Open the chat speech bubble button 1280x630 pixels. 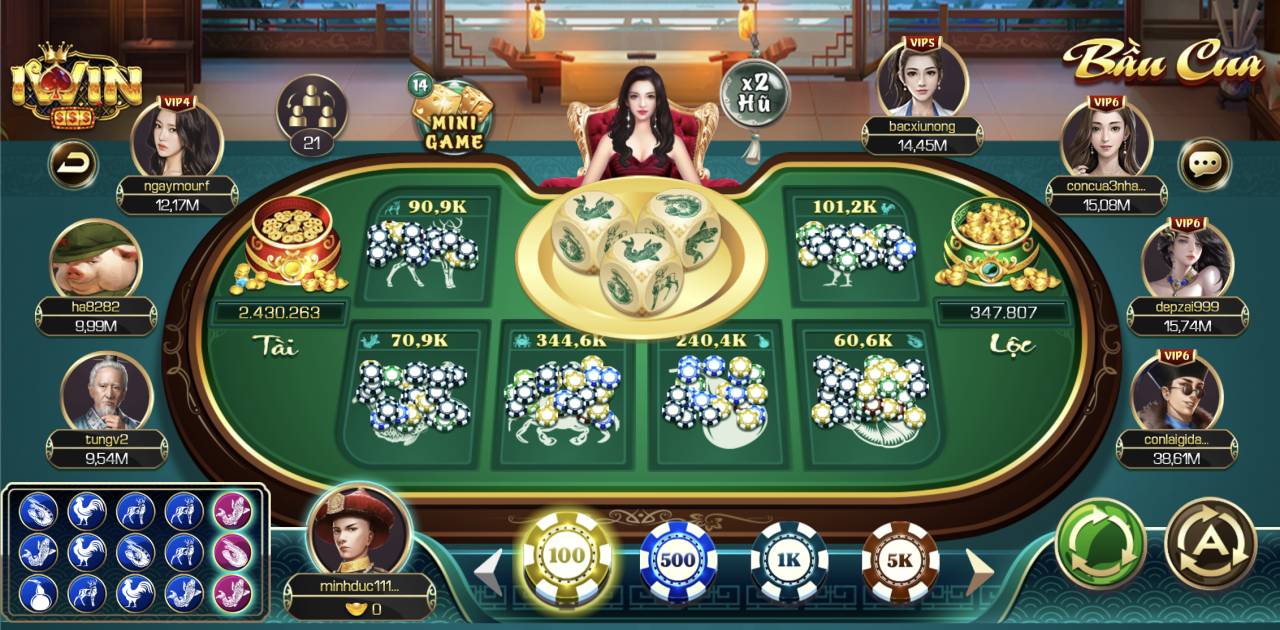point(1204,163)
